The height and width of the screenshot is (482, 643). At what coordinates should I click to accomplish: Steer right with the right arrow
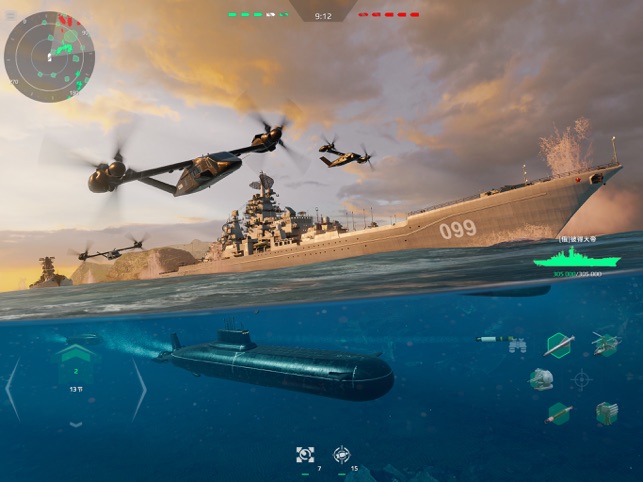pyautogui.click(x=139, y=389)
